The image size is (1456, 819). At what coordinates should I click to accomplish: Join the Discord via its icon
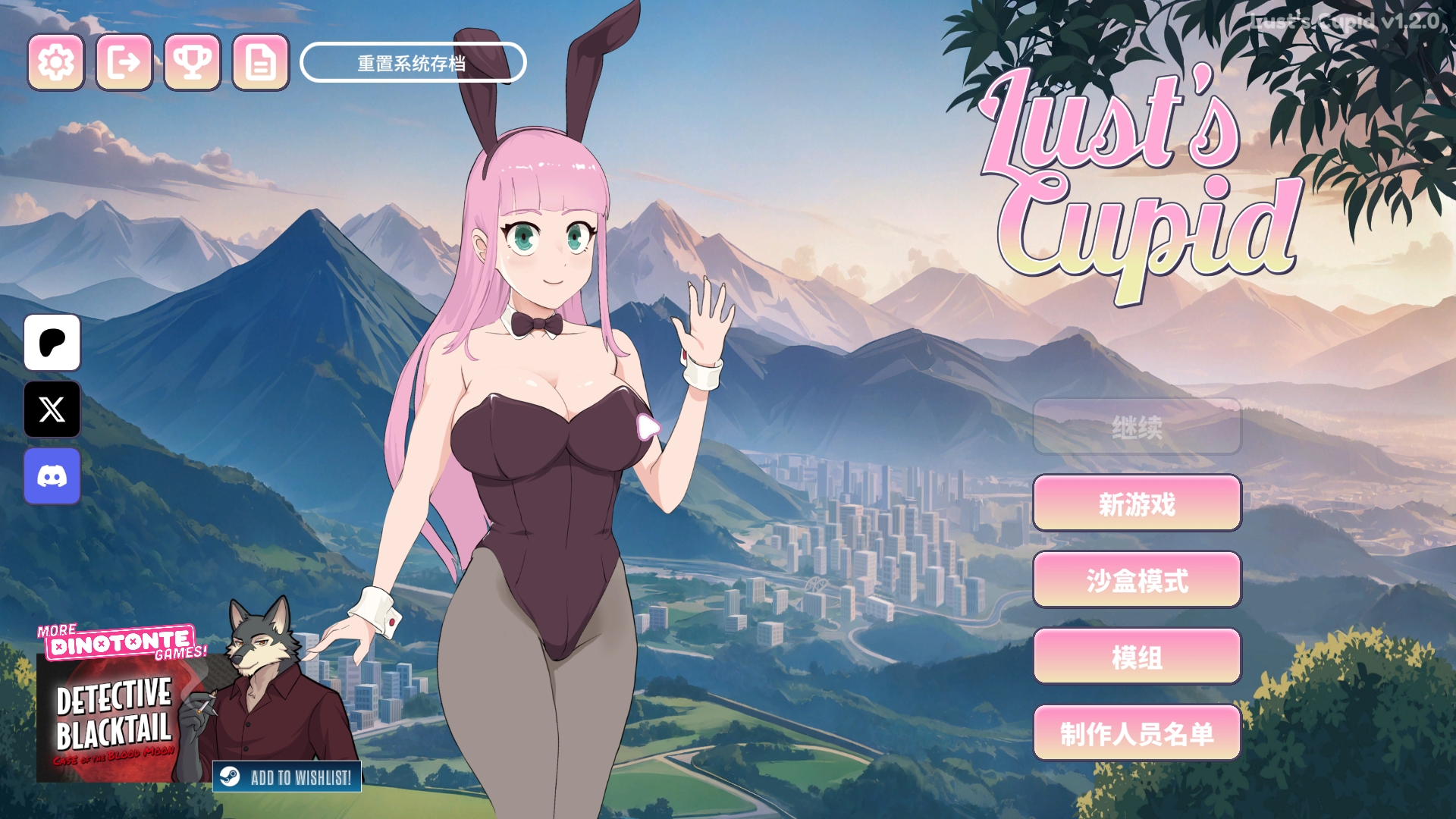(x=52, y=476)
